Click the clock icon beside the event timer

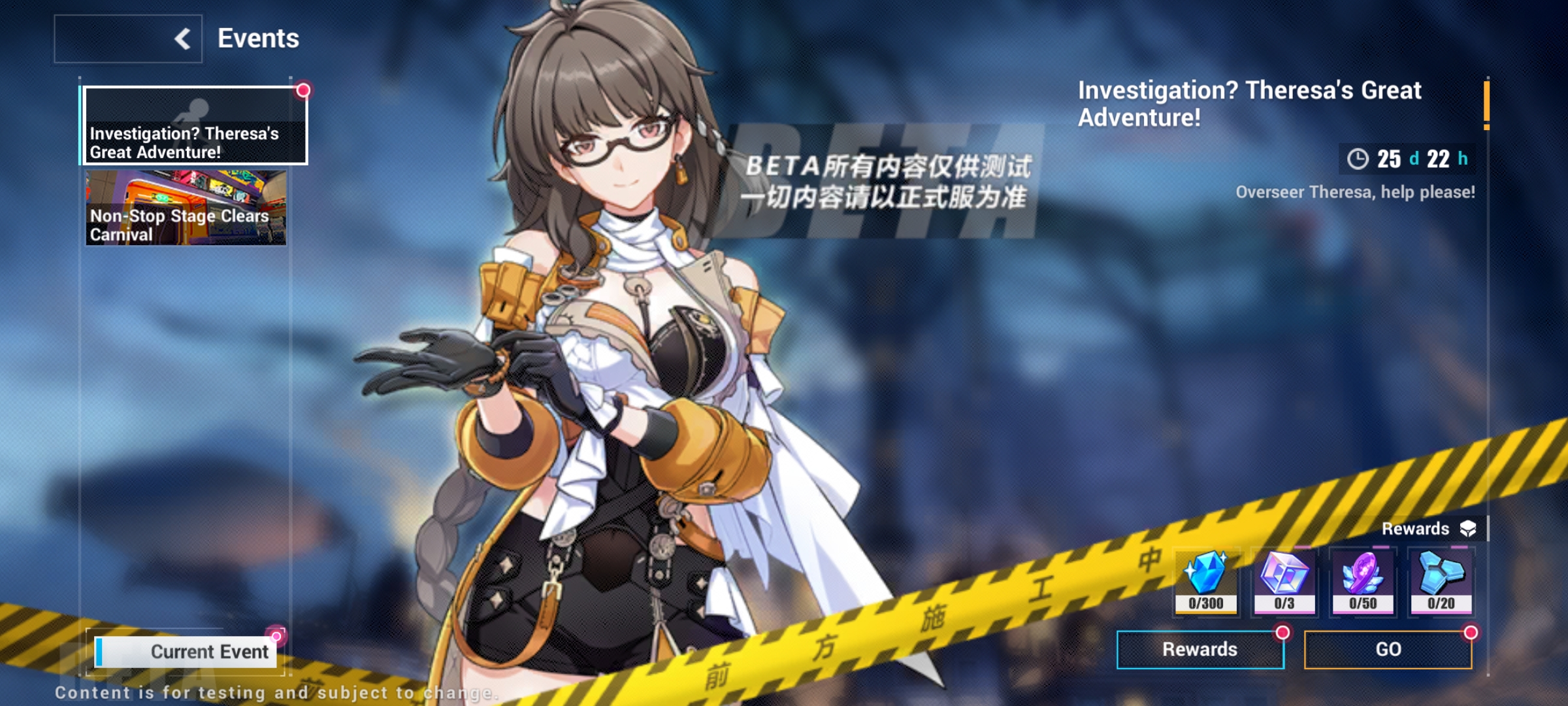(x=1358, y=158)
